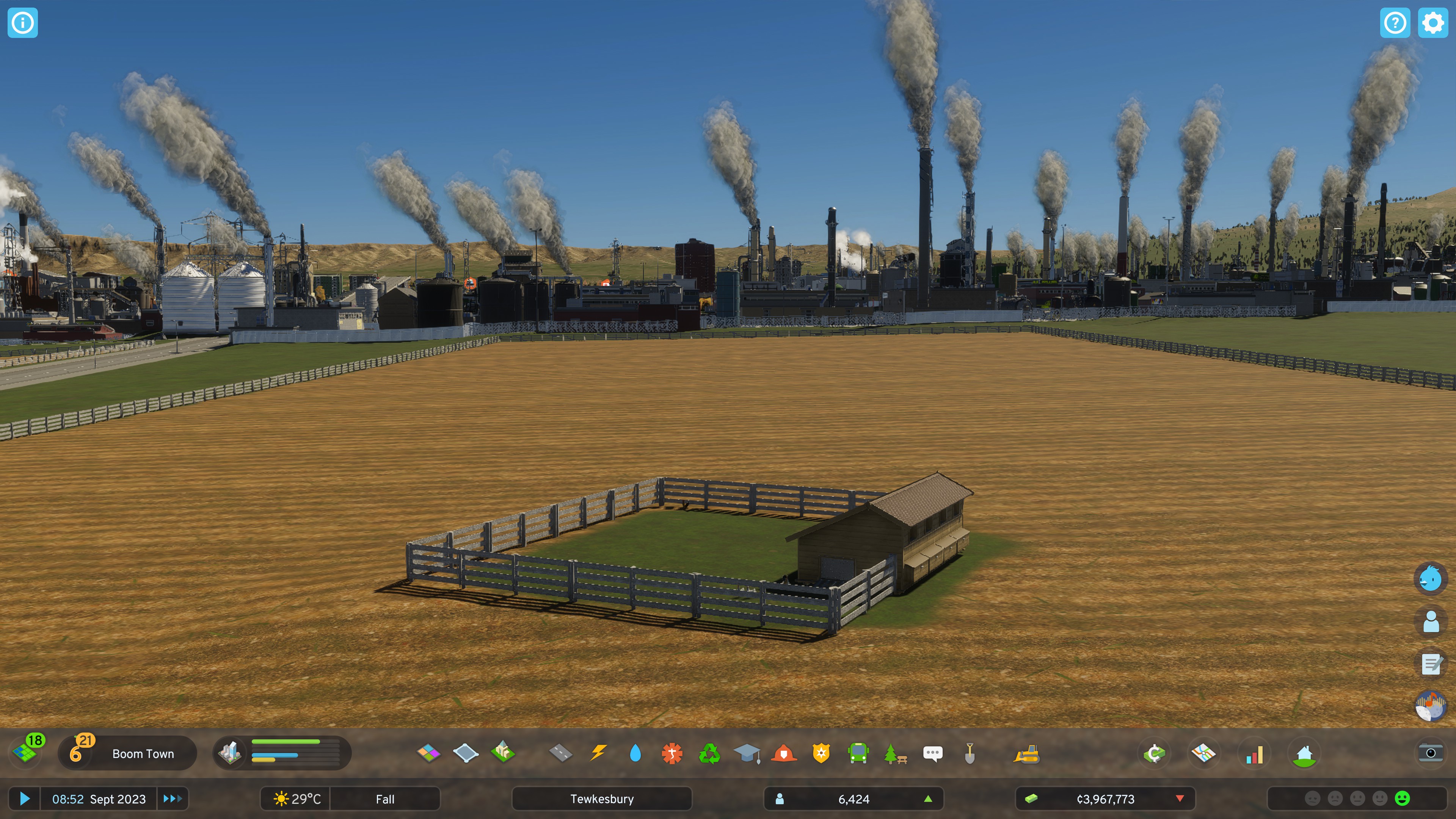This screenshot has height=819, width=1456.
Task: Open photo mode with camera icon
Action: point(1431,753)
